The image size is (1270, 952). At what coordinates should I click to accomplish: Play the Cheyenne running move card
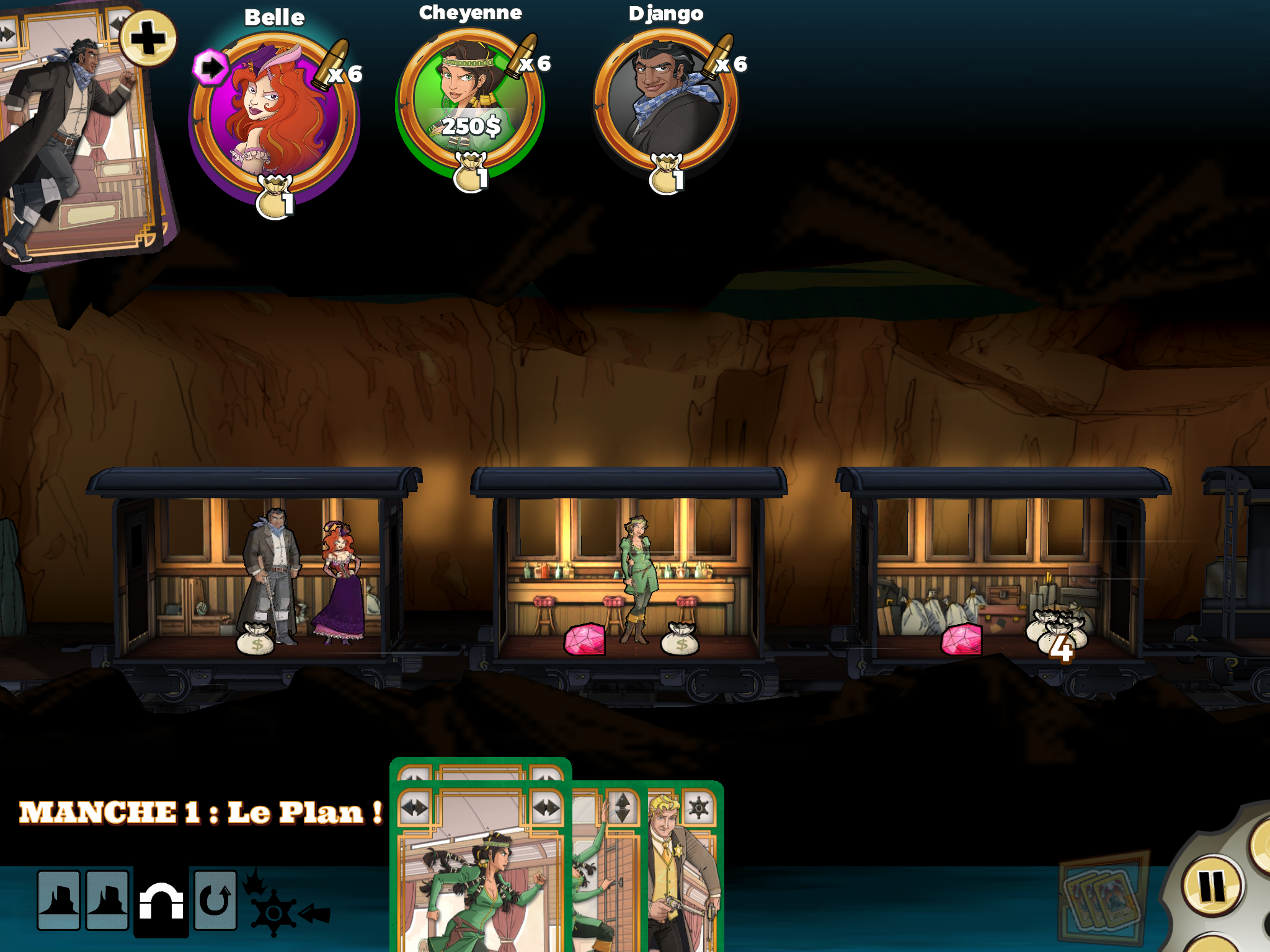pyautogui.click(x=481, y=874)
